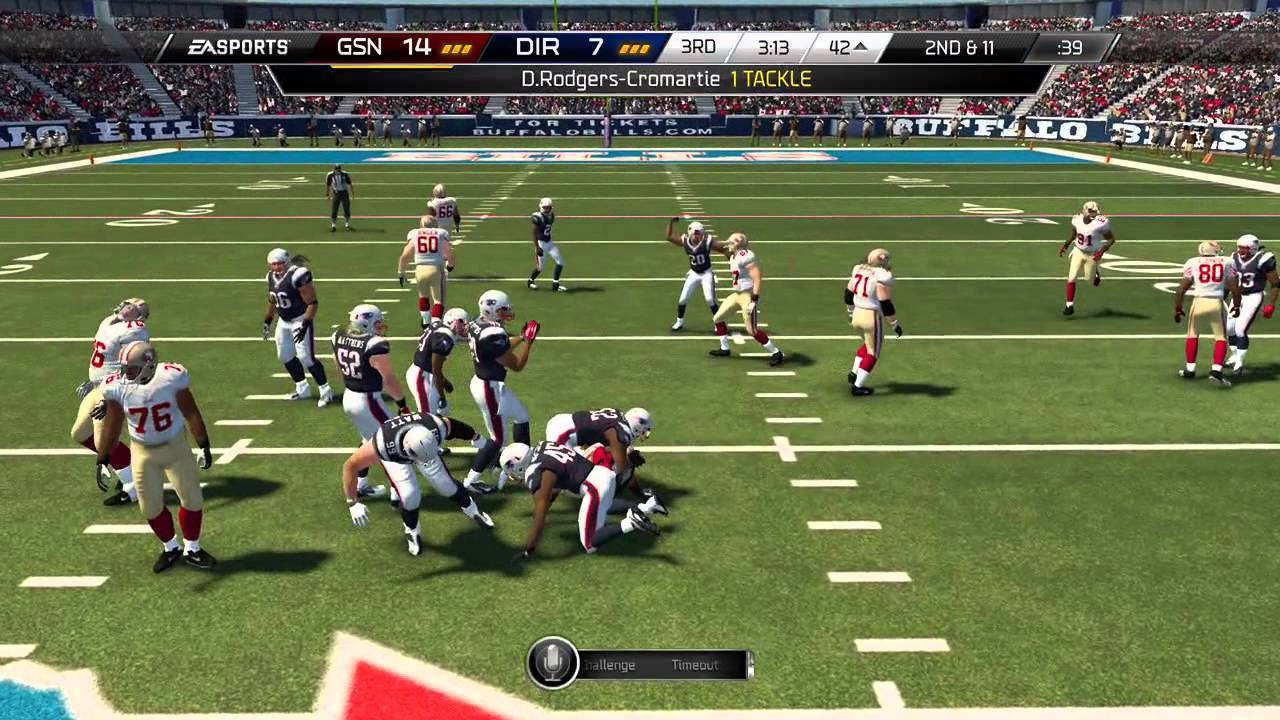Click the microphone voice command icon
Image resolution: width=1280 pixels, height=720 pixels.
click(x=553, y=662)
